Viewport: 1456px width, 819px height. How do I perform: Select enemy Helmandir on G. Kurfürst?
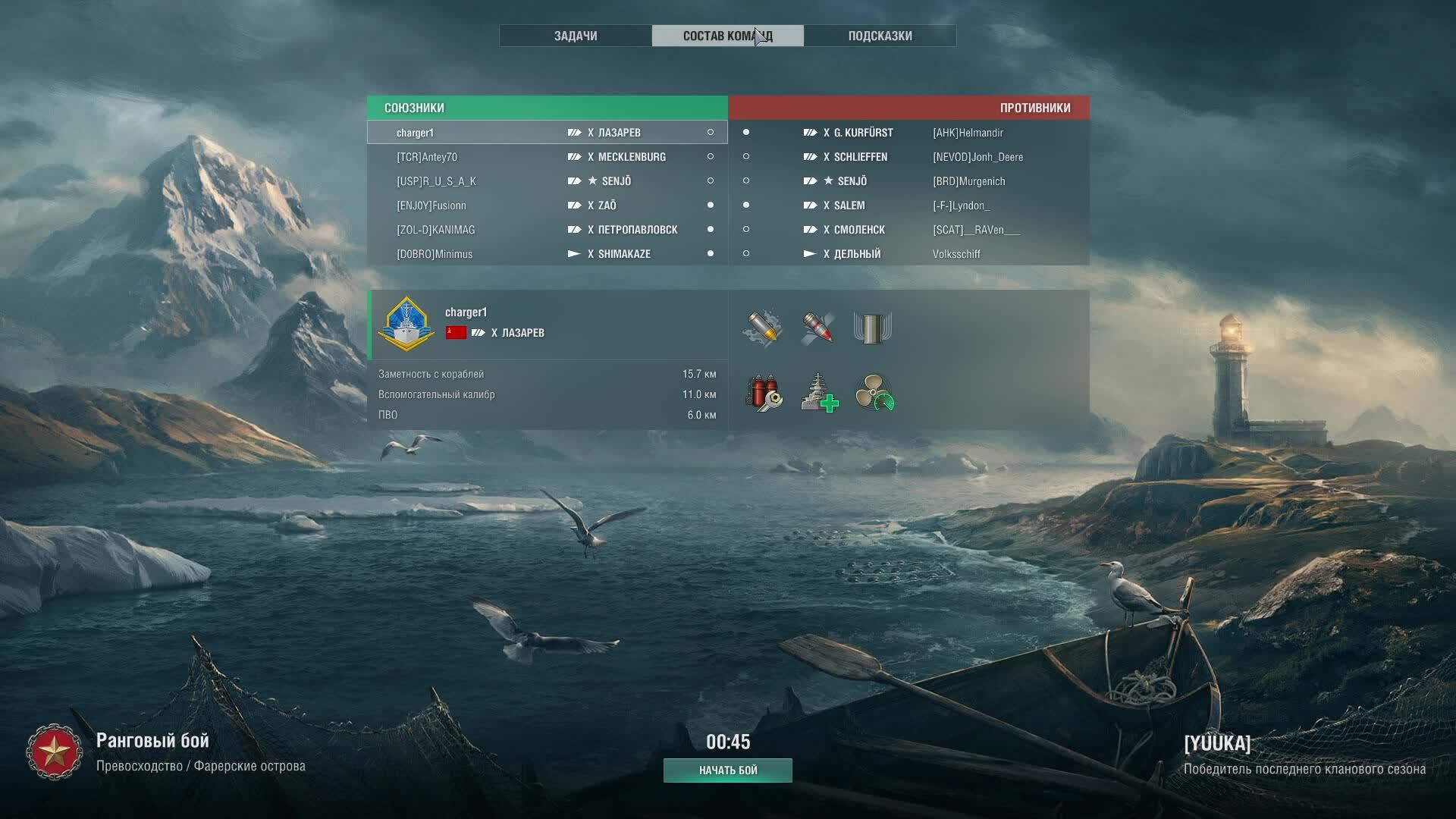pyautogui.click(x=908, y=133)
